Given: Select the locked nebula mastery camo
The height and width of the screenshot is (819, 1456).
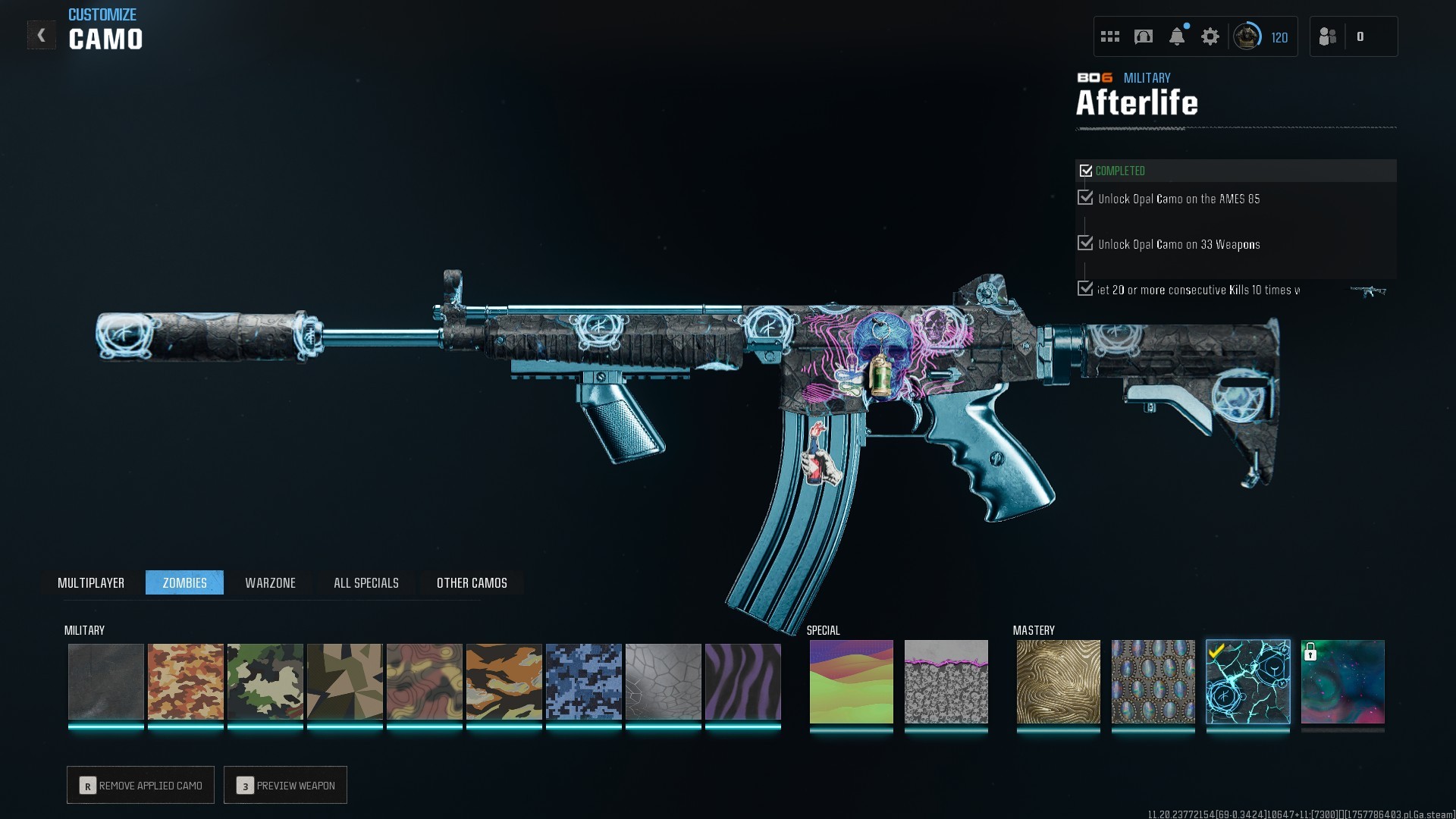Looking at the screenshot, I should click(1342, 681).
